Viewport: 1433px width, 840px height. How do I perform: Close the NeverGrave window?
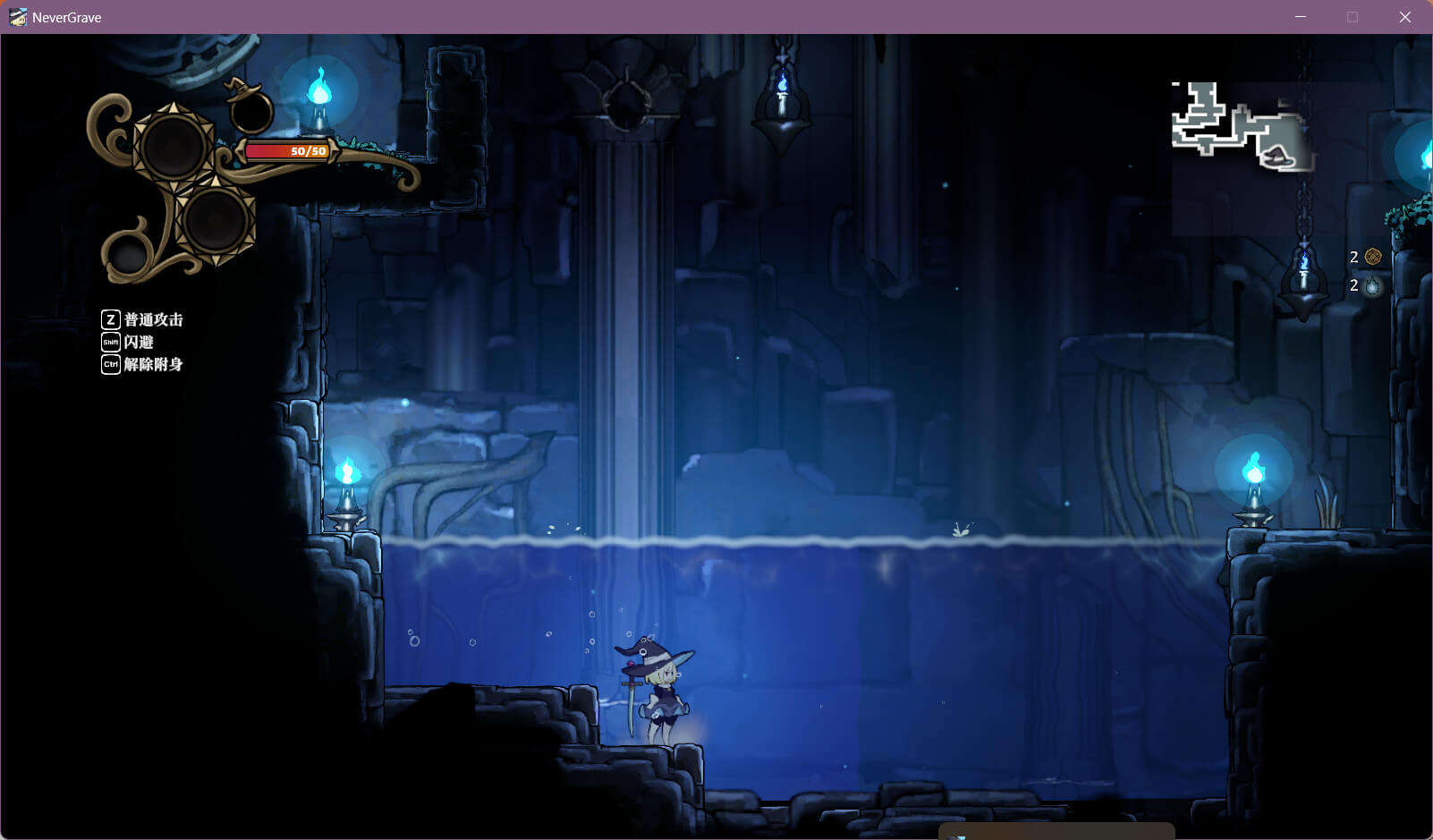[x=1404, y=17]
